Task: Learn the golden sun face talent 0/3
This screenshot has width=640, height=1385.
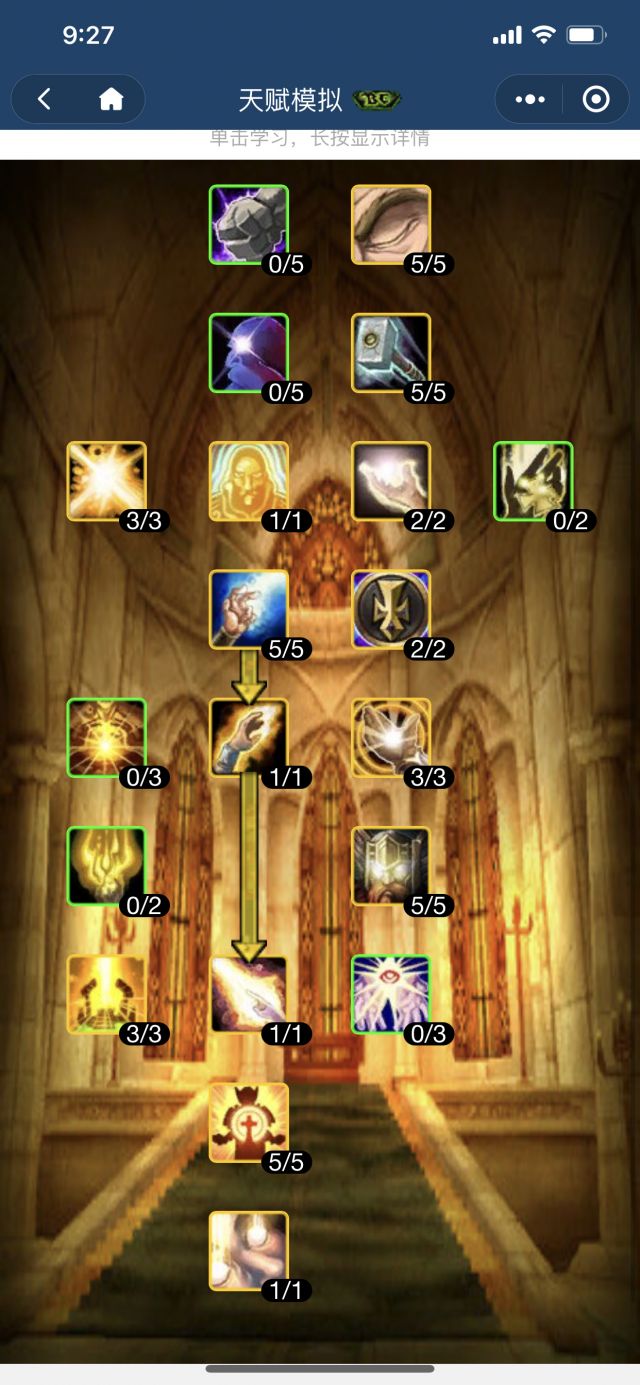Action: (x=107, y=737)
